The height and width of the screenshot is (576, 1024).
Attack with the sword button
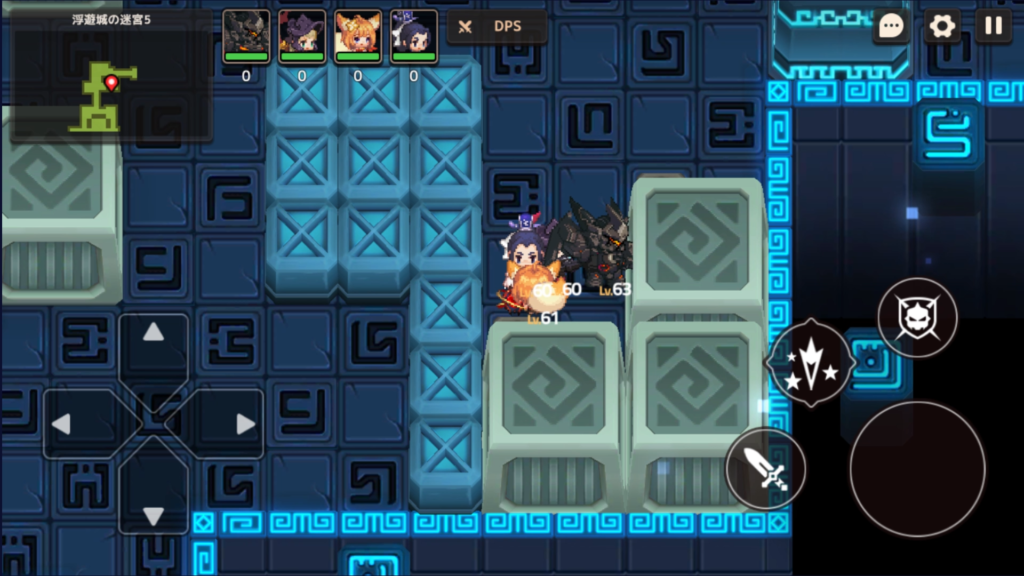coord(765,468)
